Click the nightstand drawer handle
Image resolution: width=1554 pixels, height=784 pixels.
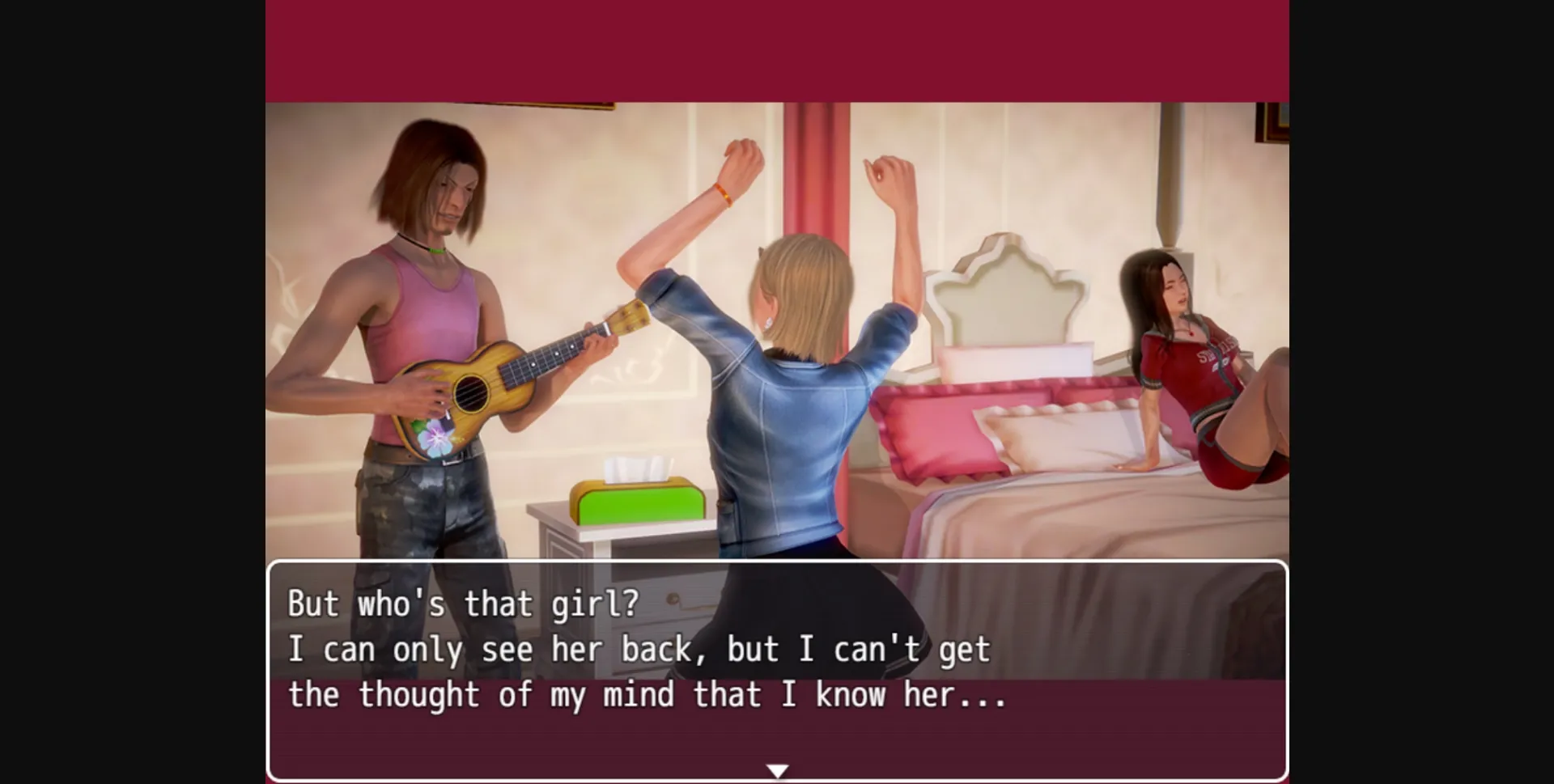click(673, 598)
